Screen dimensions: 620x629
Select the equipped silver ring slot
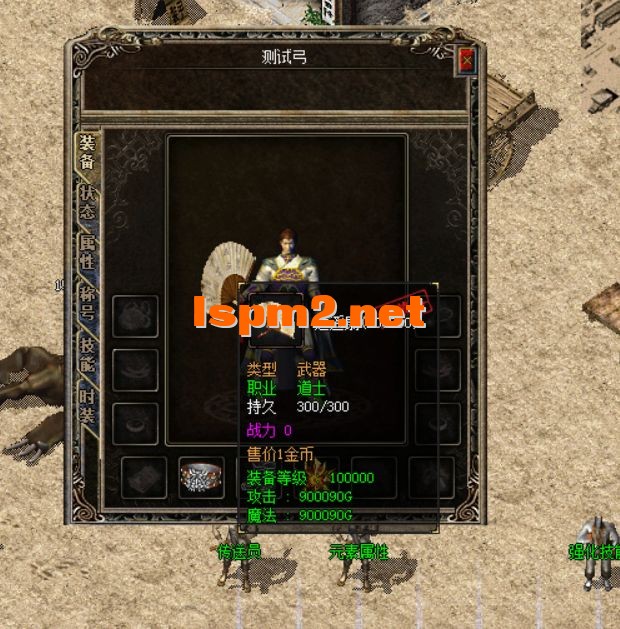coord(200,478)
